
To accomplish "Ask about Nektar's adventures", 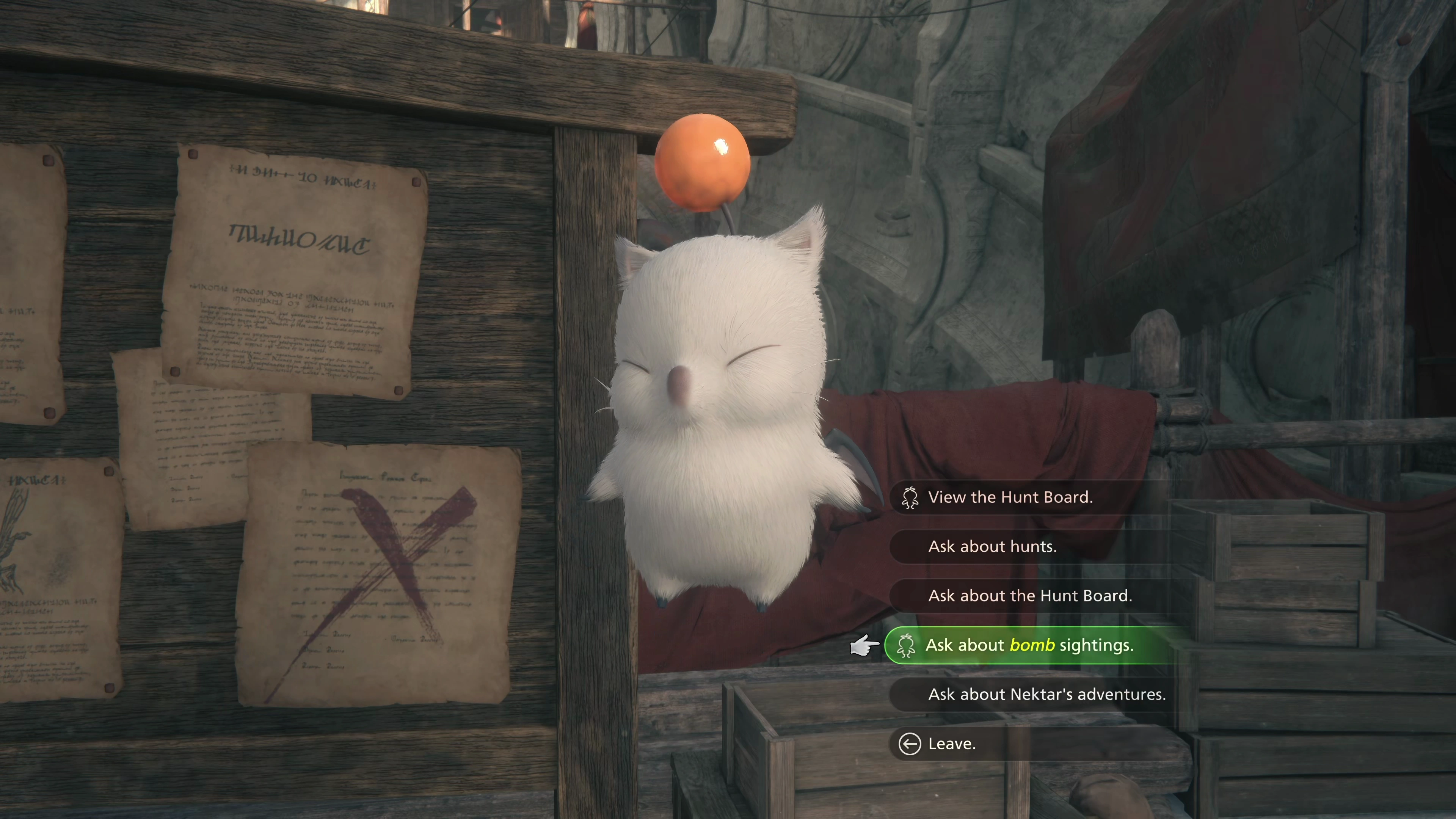I will point(1047,694).
